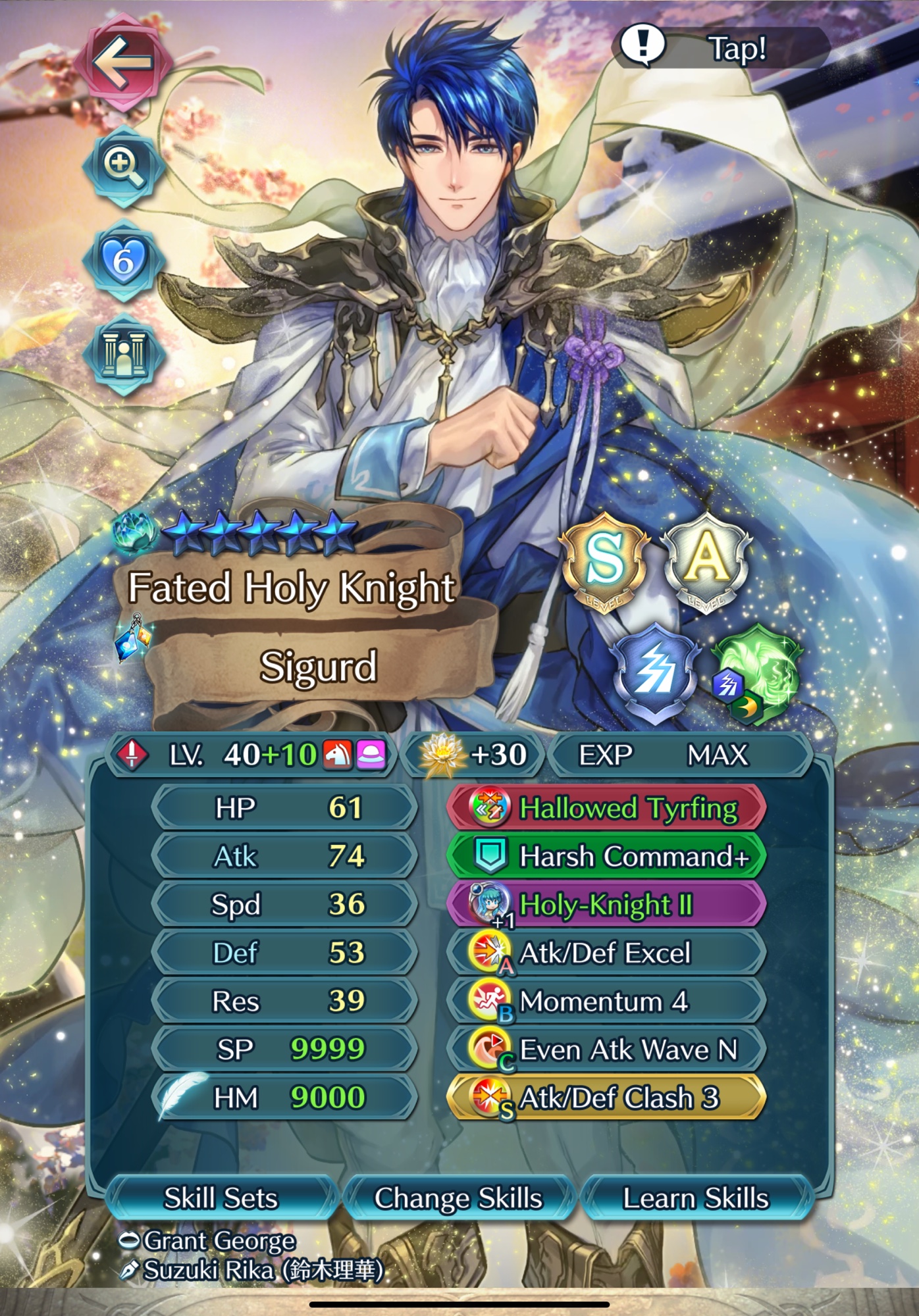The height and width of the screenshot is (1316, 919).
Task: Select the Harsh Command+ assist skill
Action: tap(606, 856)
